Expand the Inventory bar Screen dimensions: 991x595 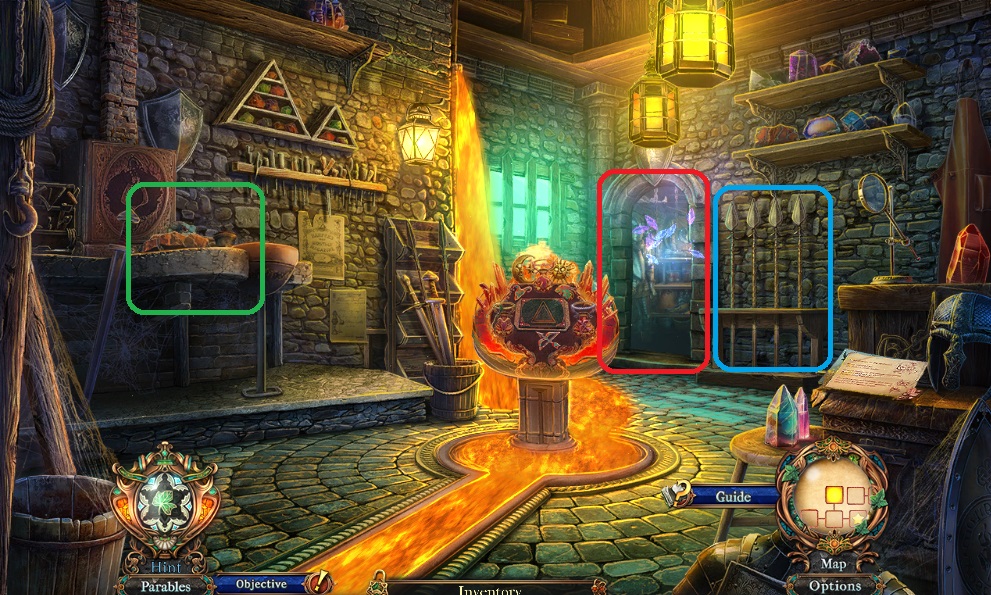click(x=490, y=589)
